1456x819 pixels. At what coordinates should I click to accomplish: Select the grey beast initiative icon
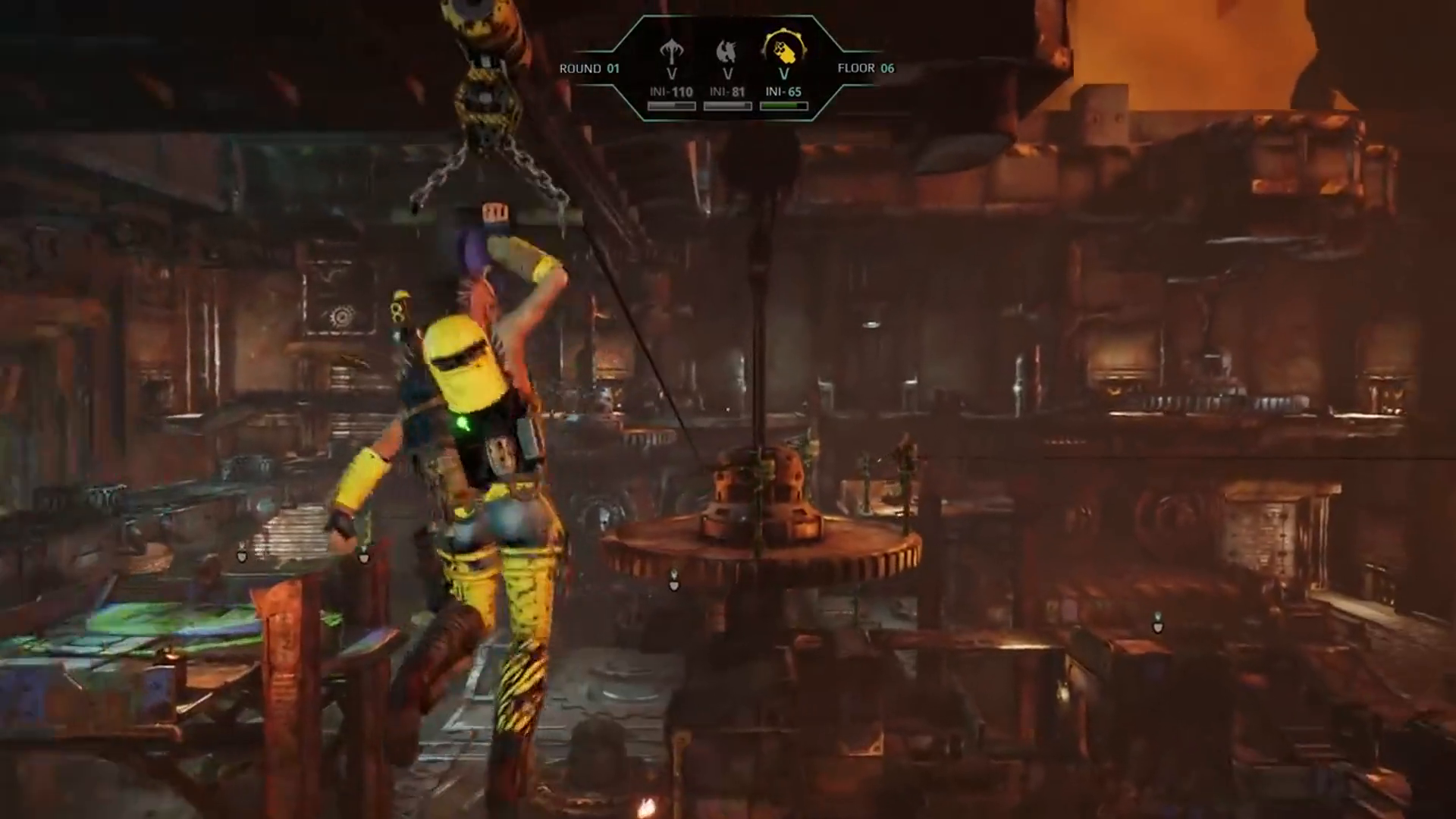(726, 52)
